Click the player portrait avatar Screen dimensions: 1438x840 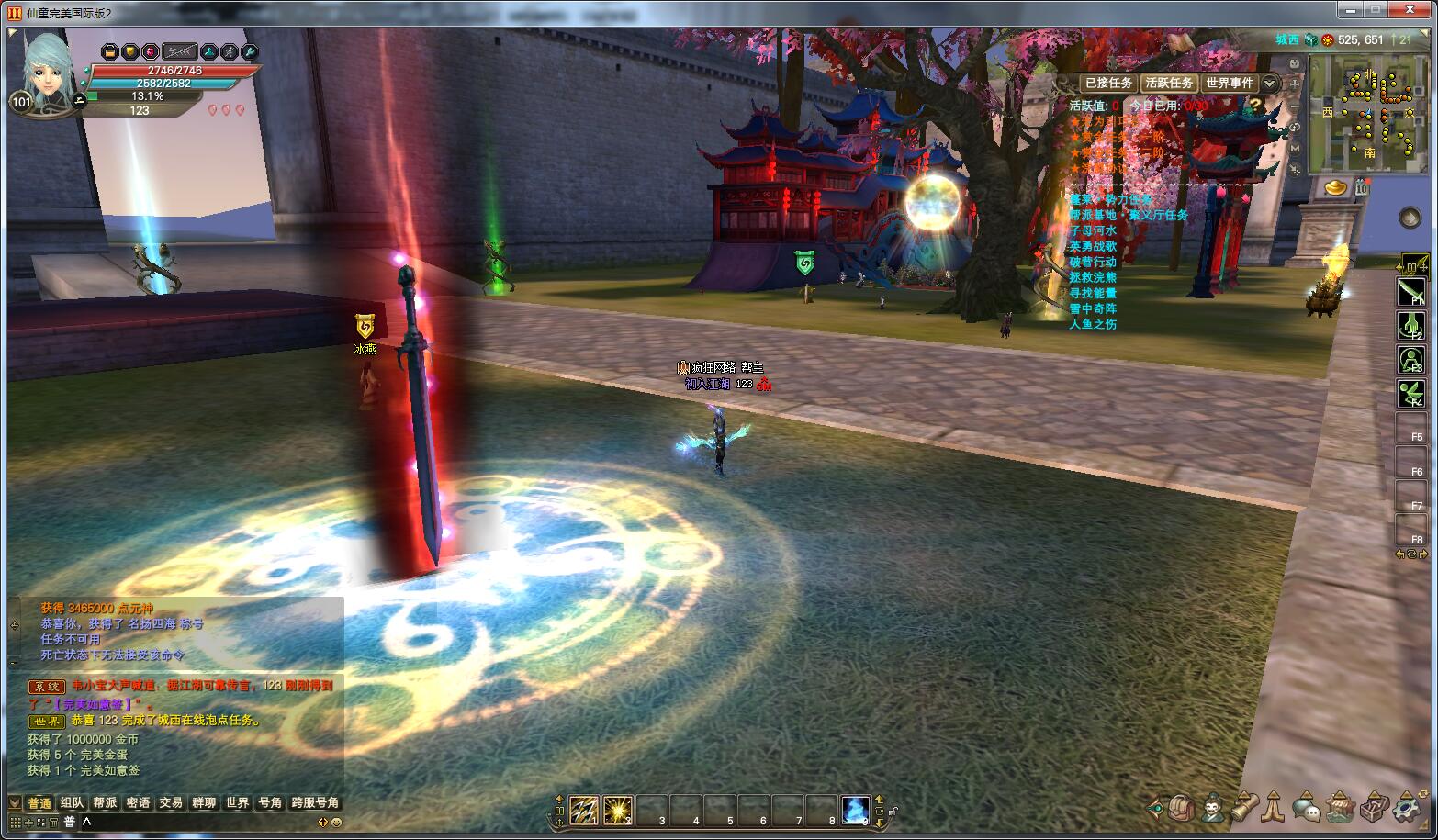46,69
